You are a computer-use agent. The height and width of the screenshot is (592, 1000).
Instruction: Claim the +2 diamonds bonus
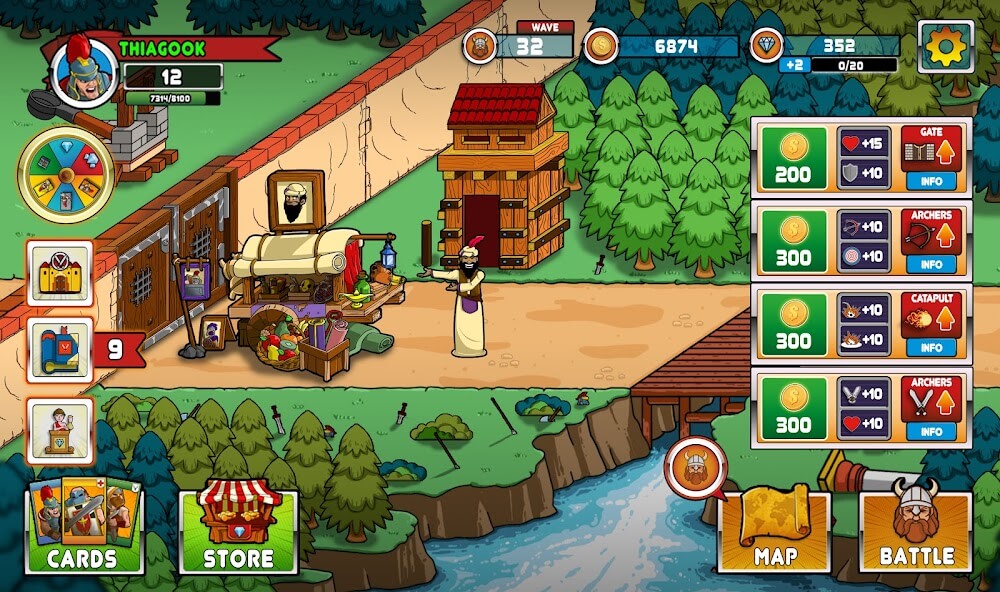[x=795, y=64]
